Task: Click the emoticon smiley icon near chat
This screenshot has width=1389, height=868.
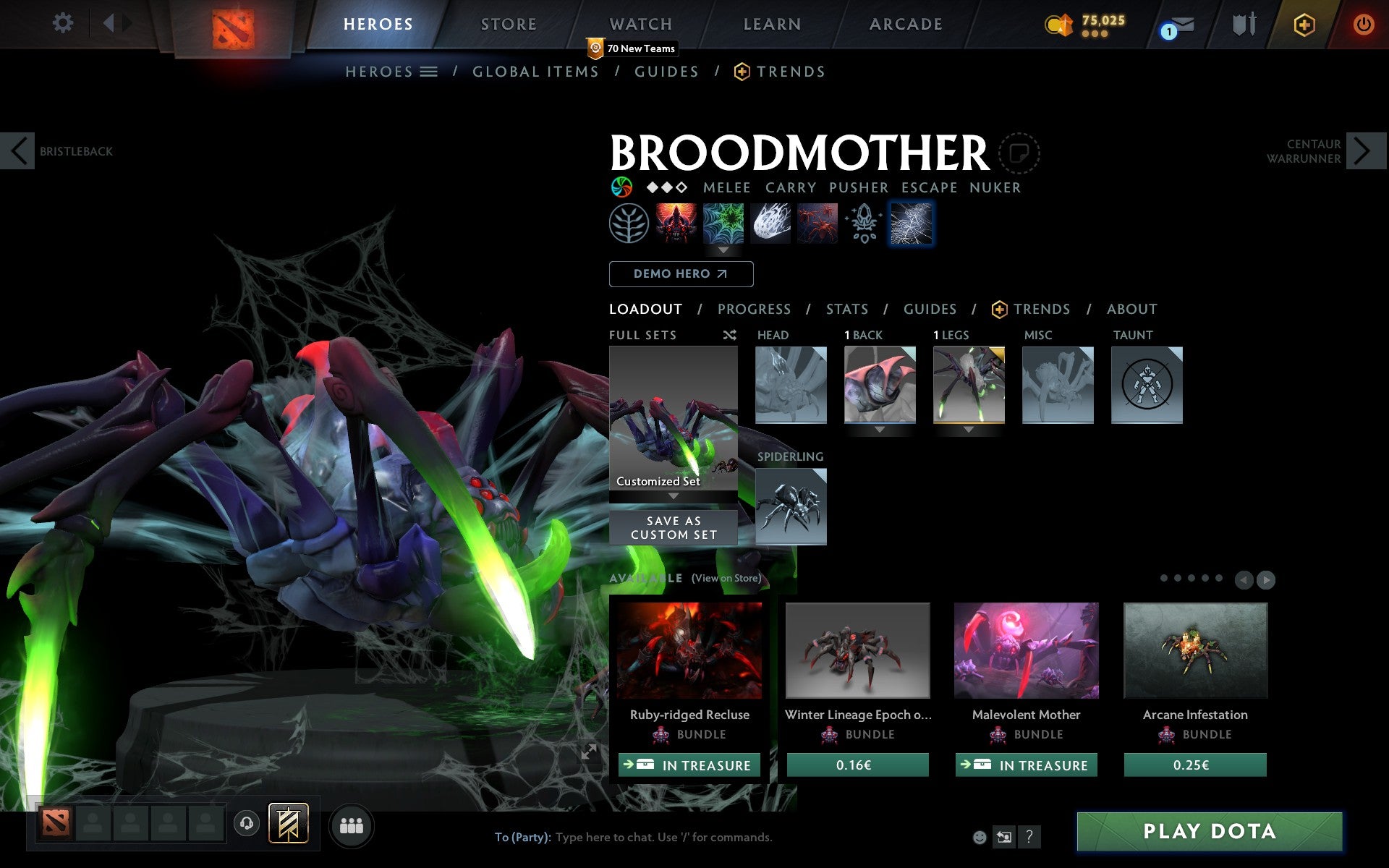Action: 979,837
